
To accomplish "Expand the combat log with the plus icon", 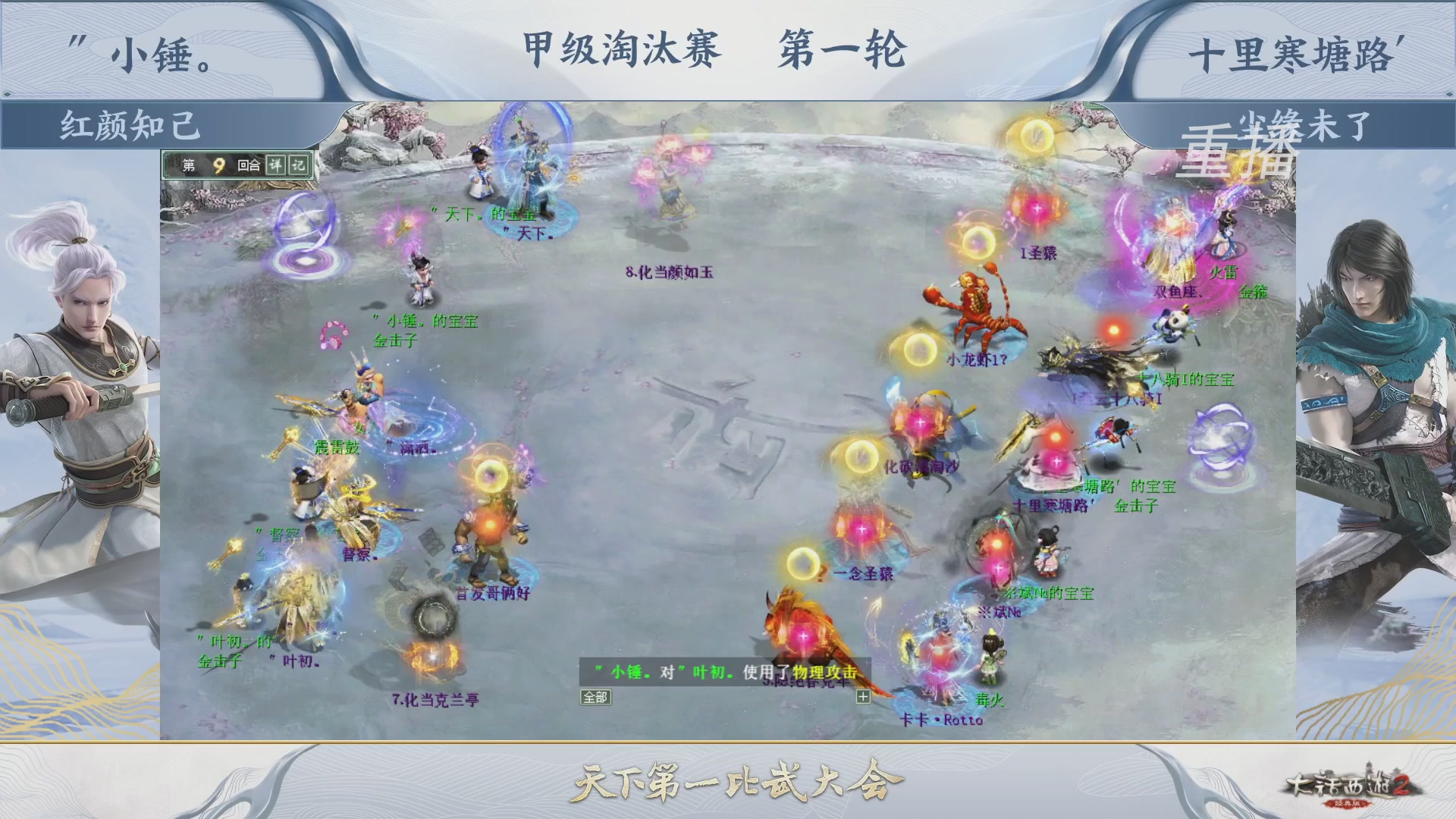I will pyautogui.click(x=864, y=696).
